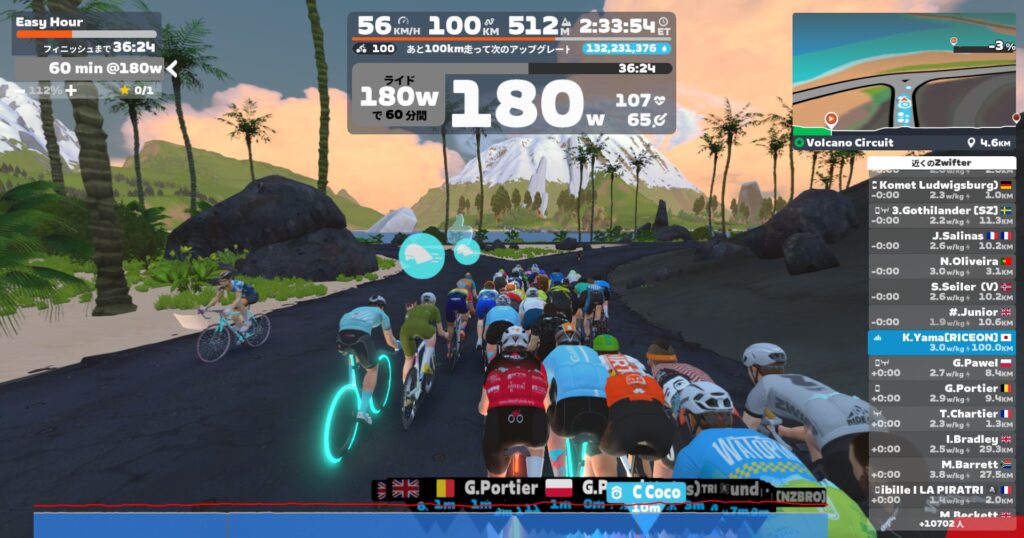1024x538 pixels.
Task: Select J.Salinas in the nearby riders list
Action: pos(941,240)
